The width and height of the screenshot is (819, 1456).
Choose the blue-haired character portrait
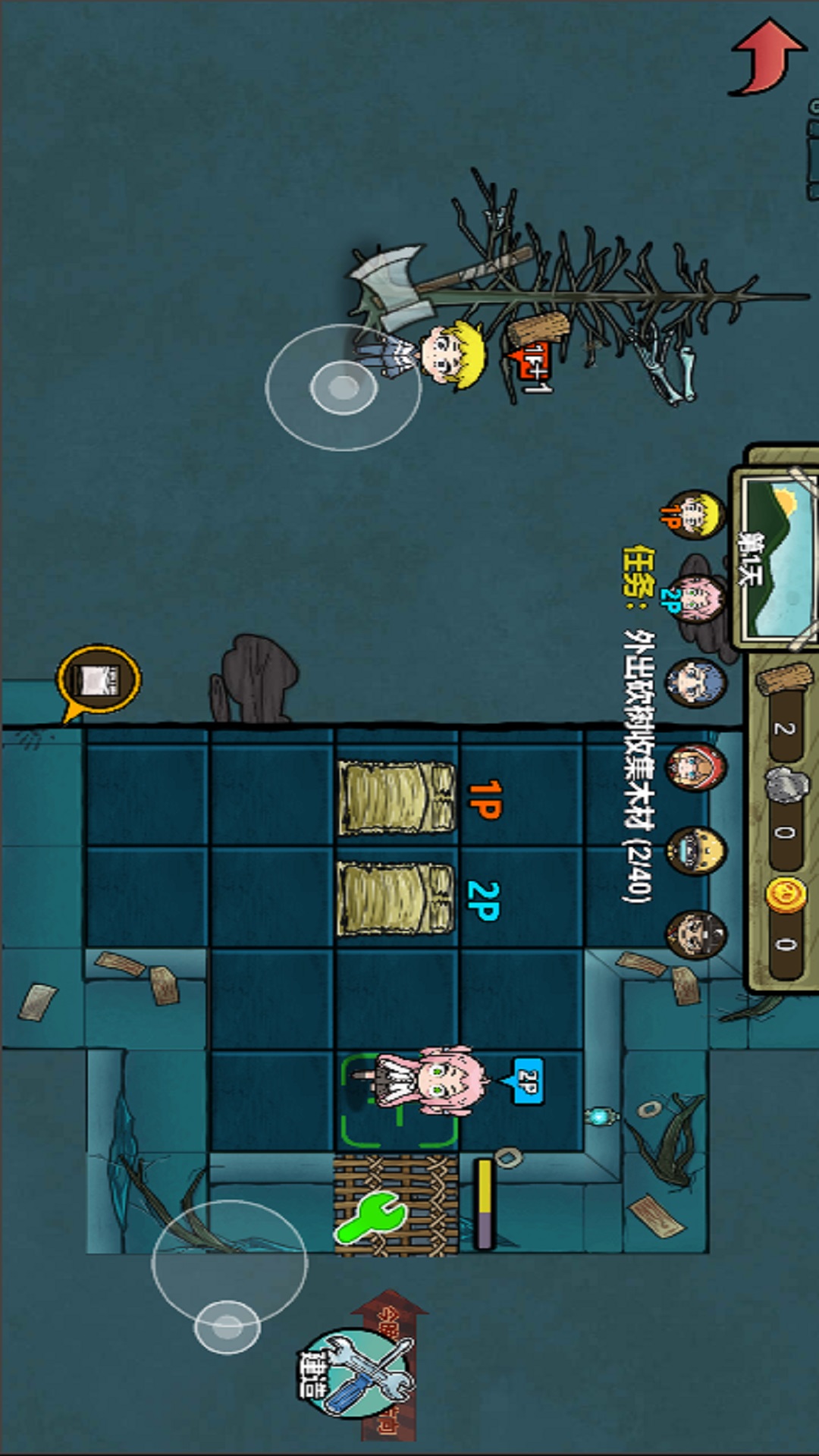tap(695, 682)
